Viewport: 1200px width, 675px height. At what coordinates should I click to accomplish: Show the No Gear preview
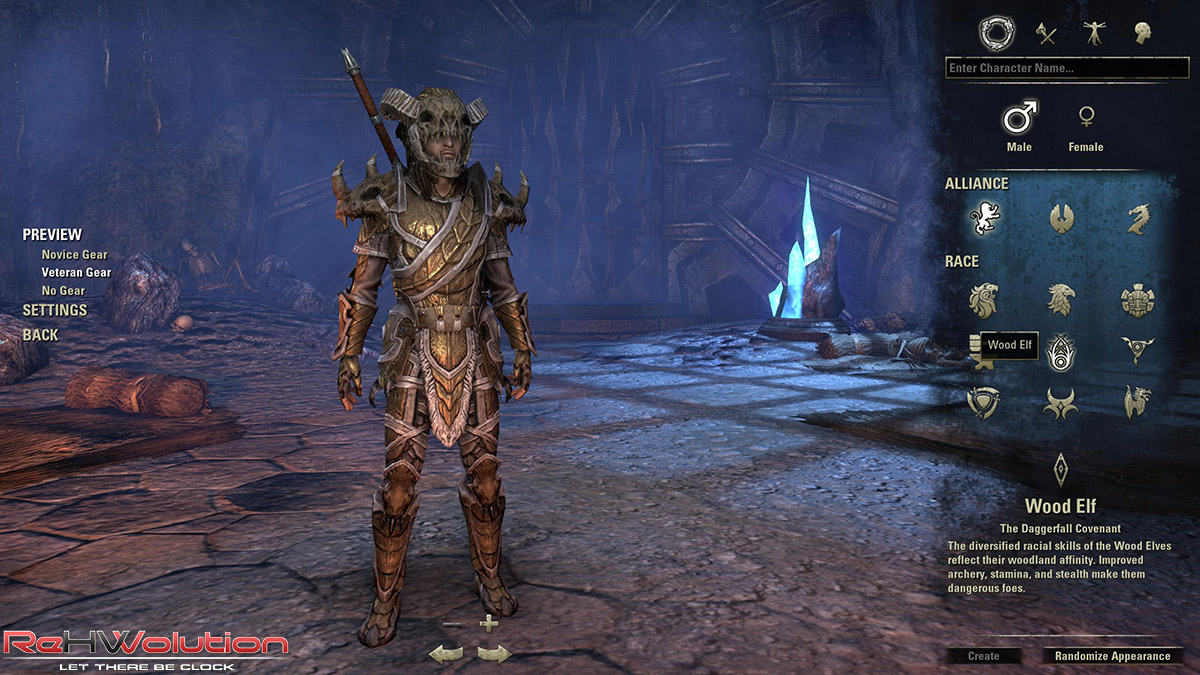(x=63, y=291)
